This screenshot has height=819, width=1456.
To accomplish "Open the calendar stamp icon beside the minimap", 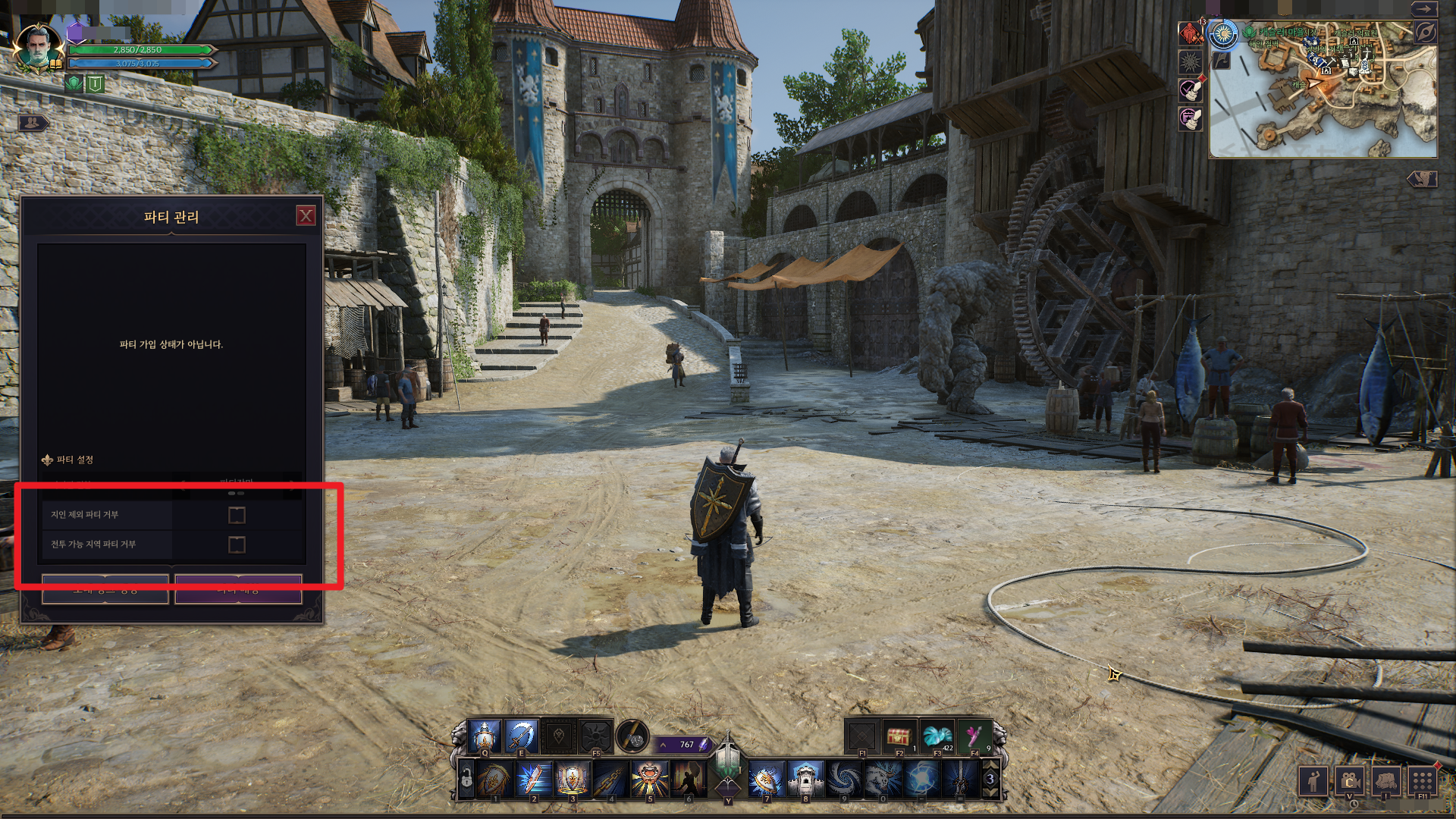I will pyautogui.click(x=1191, y=118).
